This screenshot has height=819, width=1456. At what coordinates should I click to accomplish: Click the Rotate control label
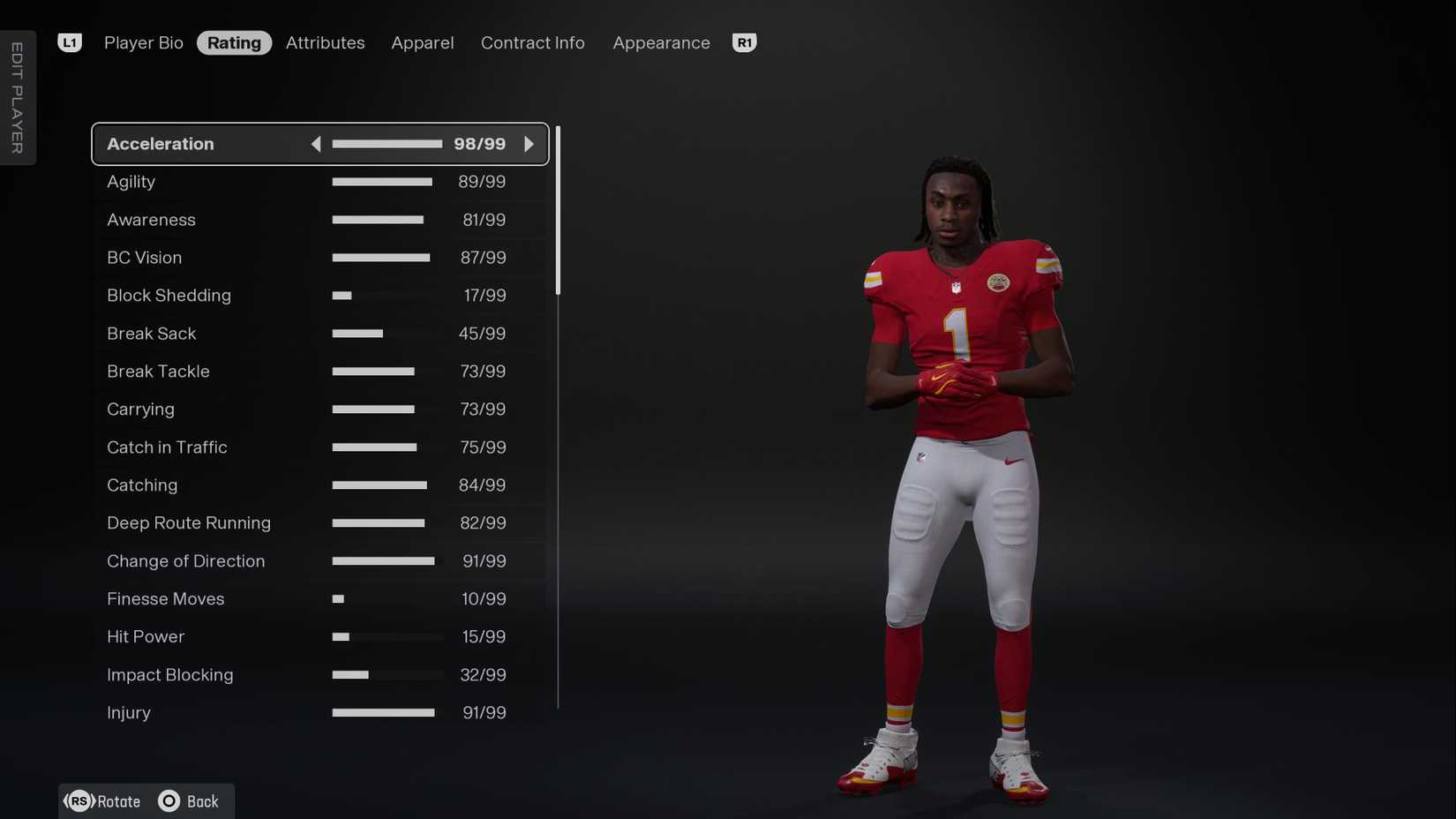point(117,800)
